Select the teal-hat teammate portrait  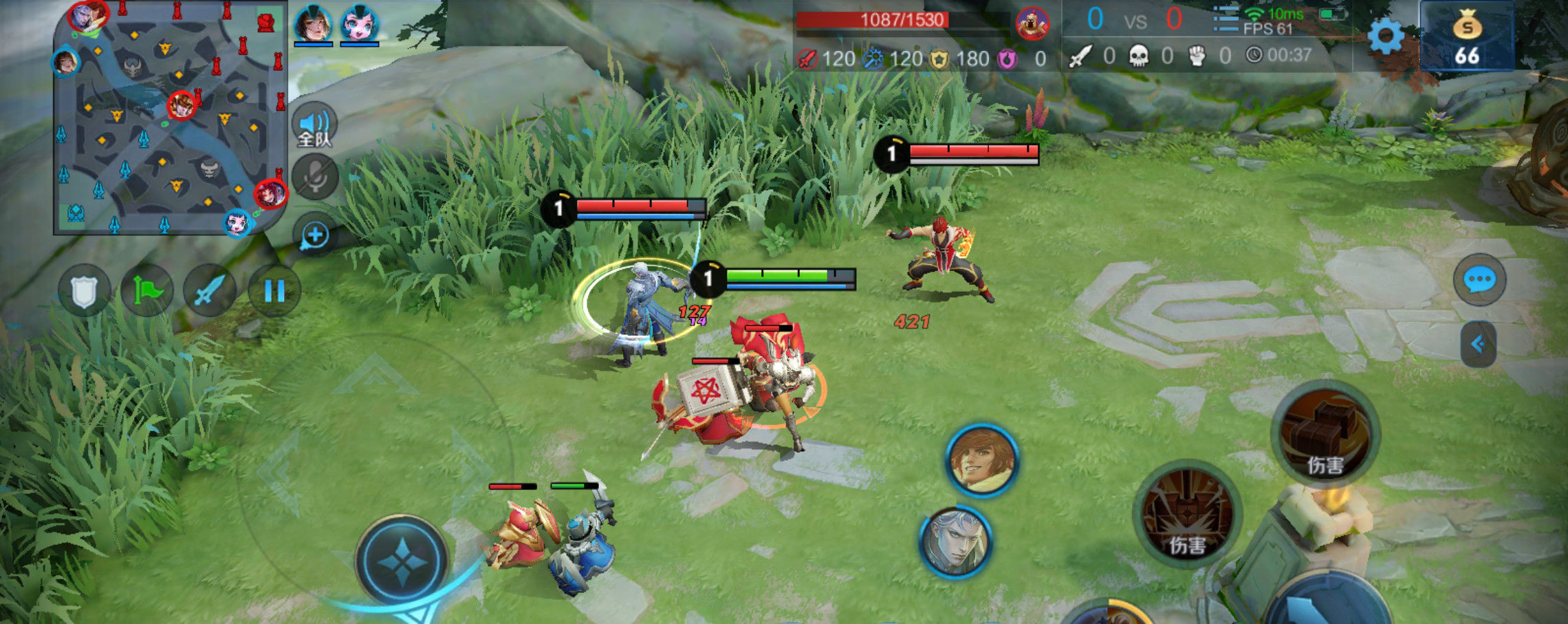tap(313, 25)
